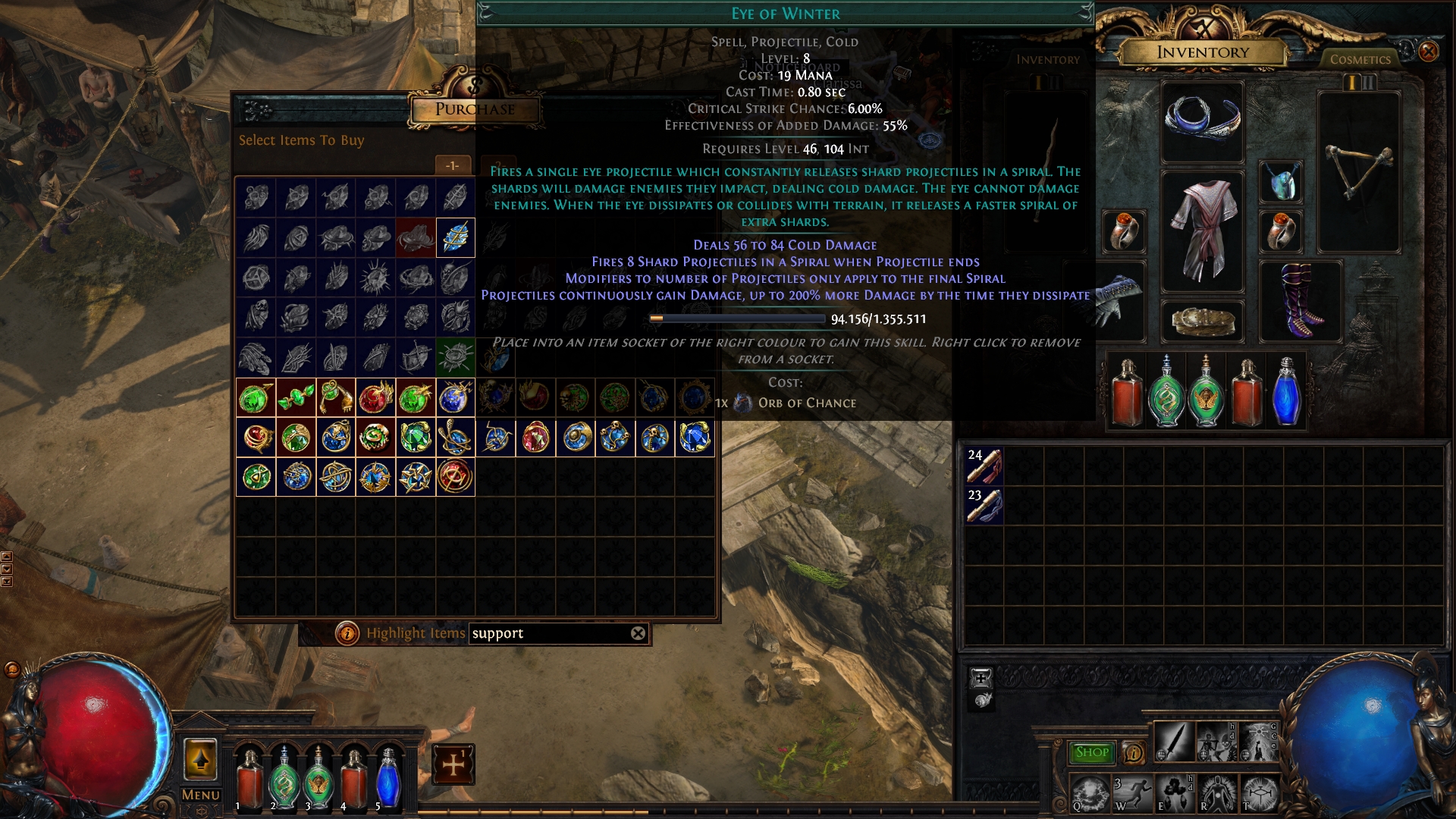Clear the highlight search text
Screen dimensions: 1456x819
(639, 633)
